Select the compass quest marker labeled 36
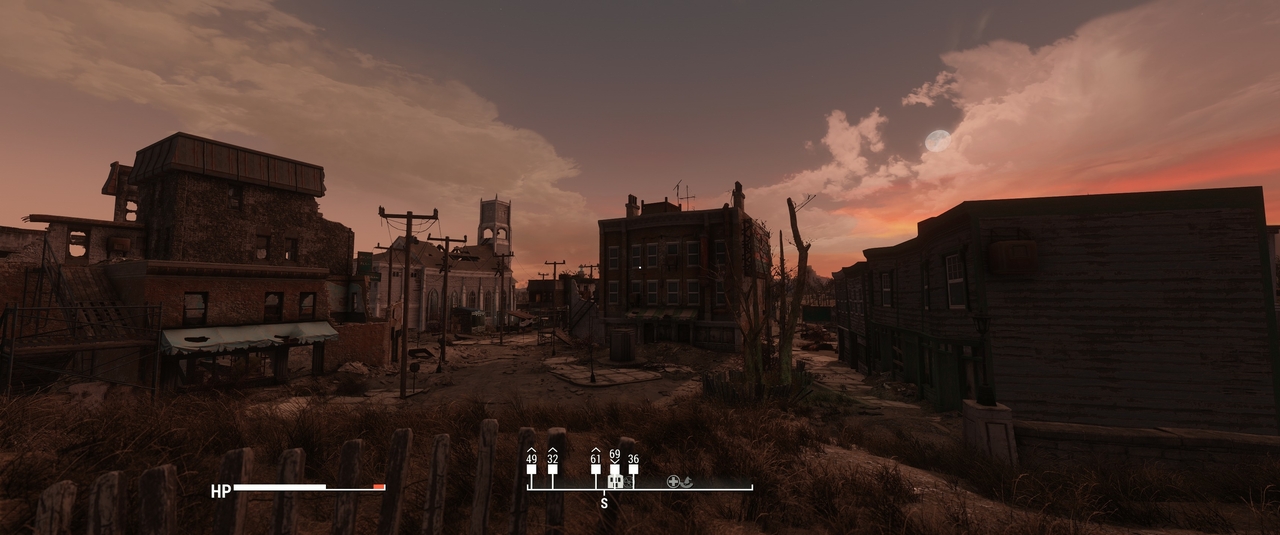The height and width of the screenshot is (535, 1280). pos(633,468)
